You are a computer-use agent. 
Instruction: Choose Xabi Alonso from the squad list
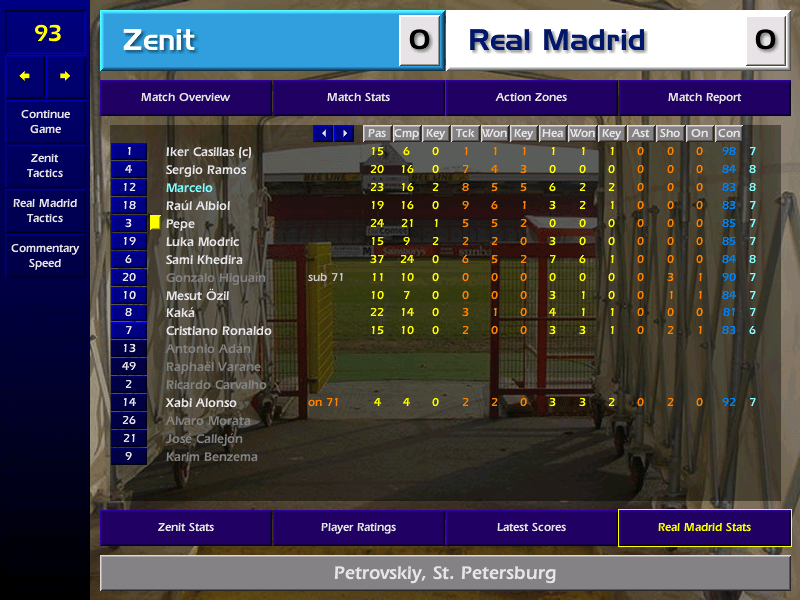[x=201, y=403]
